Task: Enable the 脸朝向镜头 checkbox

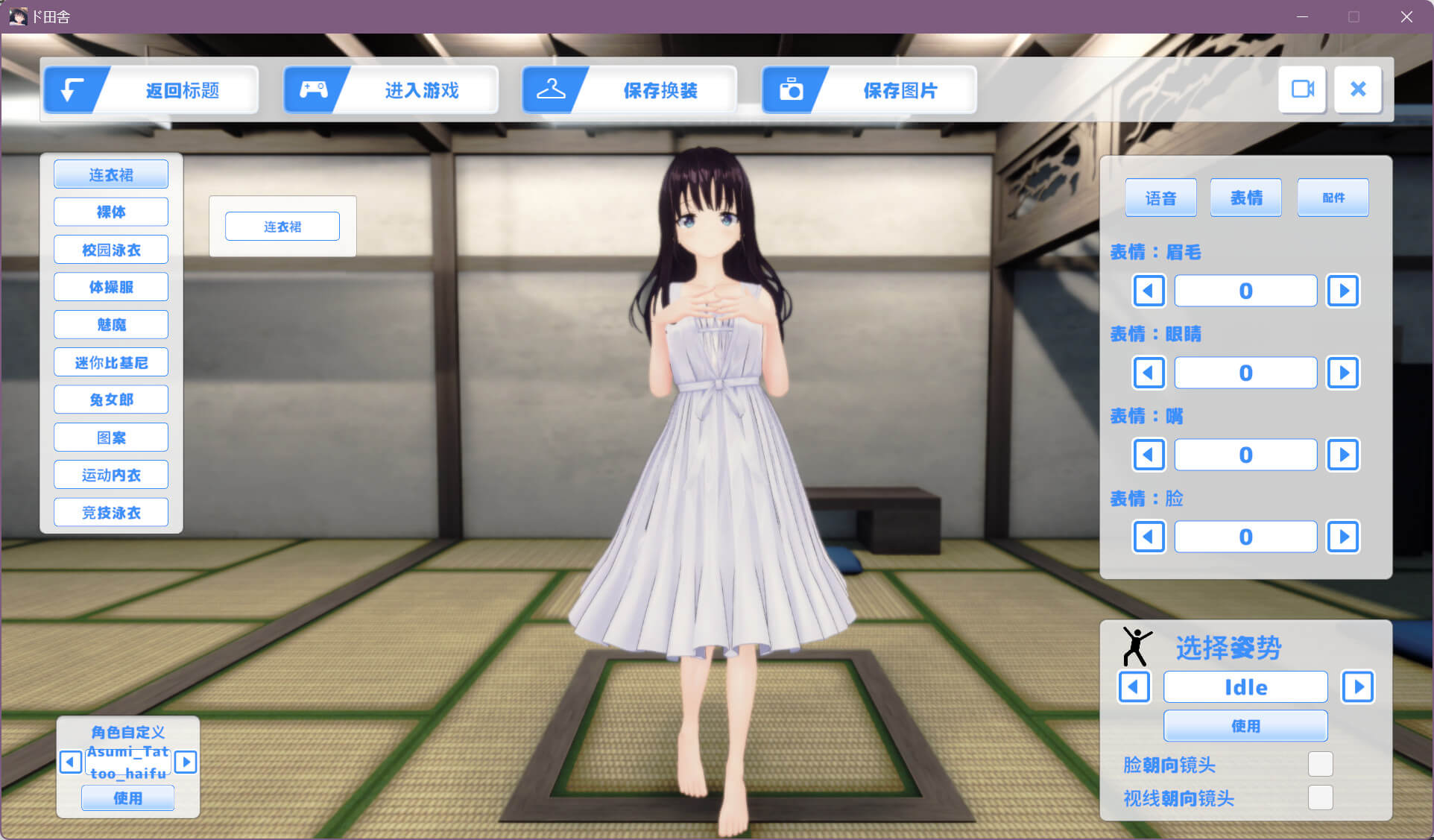Action: (x=1320, y=764)
